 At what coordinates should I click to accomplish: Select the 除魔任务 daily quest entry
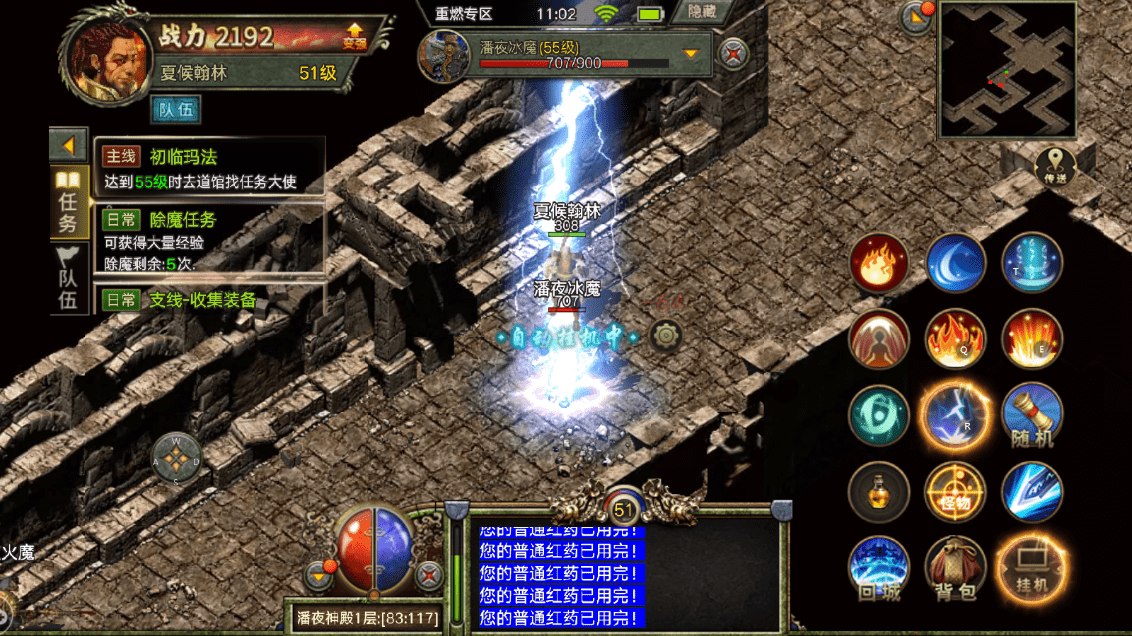[x=210, y=238]
